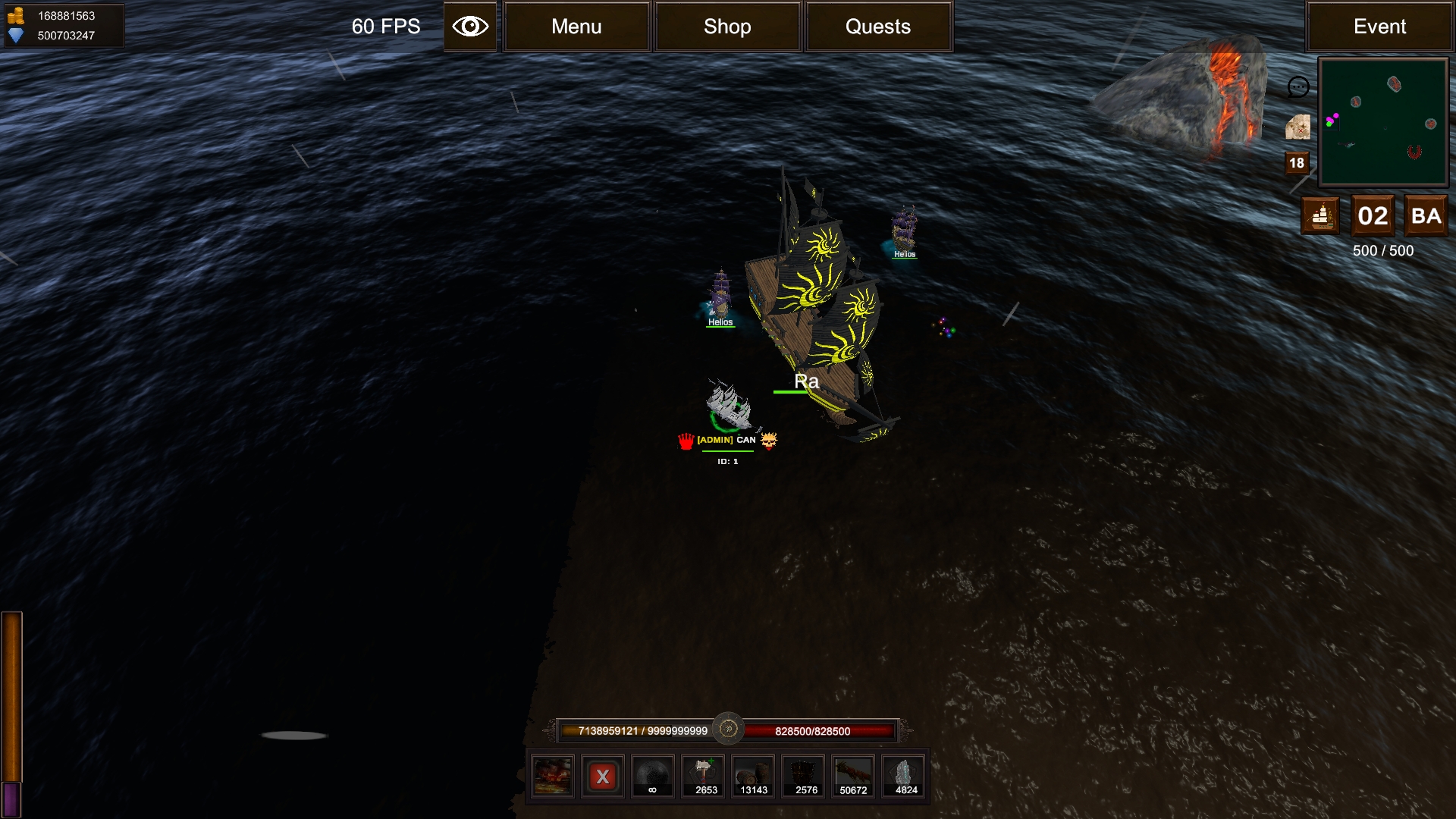The height and width of the screenshot is (819, 1456).
Task: Open the treasure map icon
Action: tap(1298, 127)
